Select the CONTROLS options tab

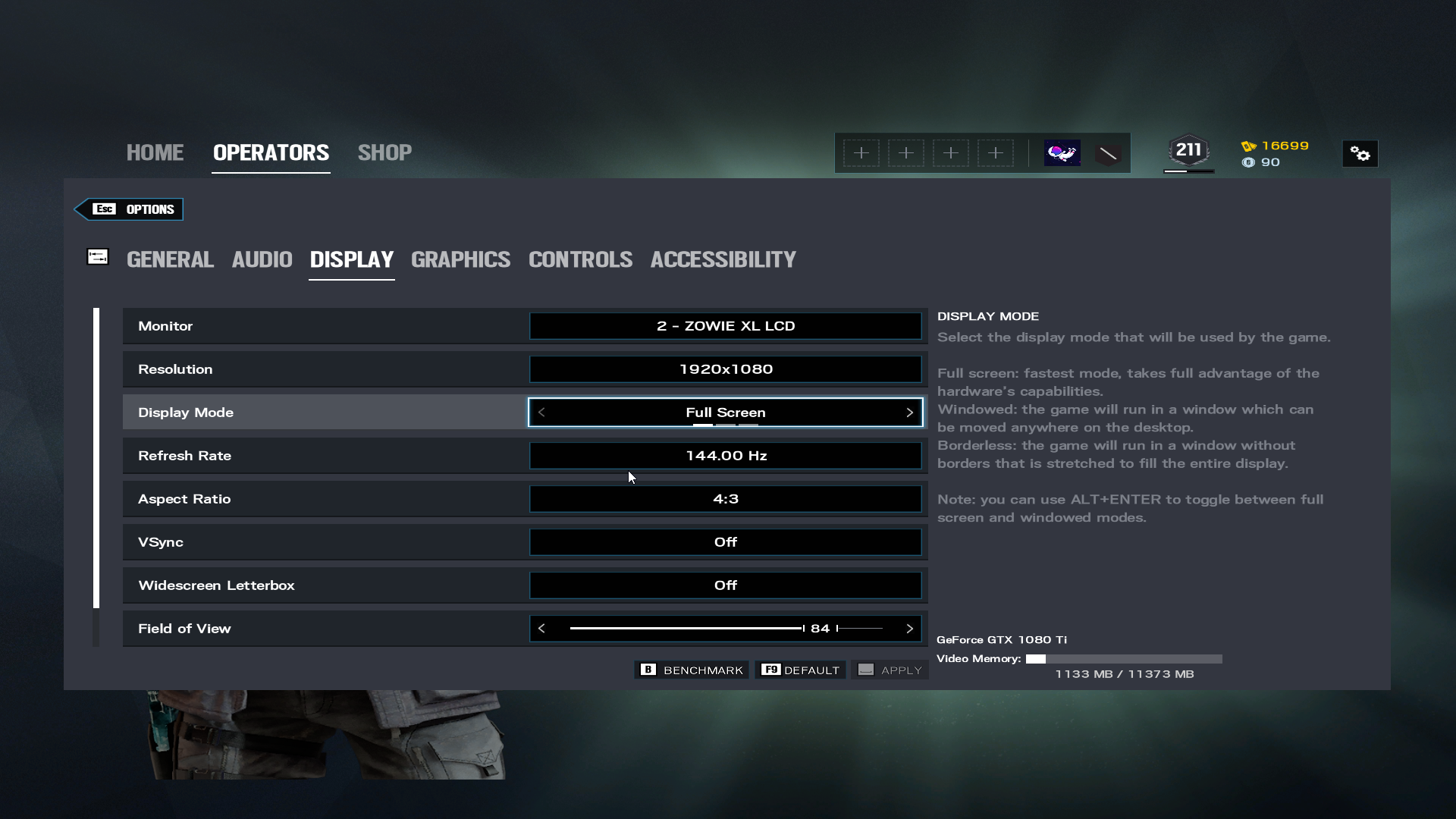(x=580, y=259)
